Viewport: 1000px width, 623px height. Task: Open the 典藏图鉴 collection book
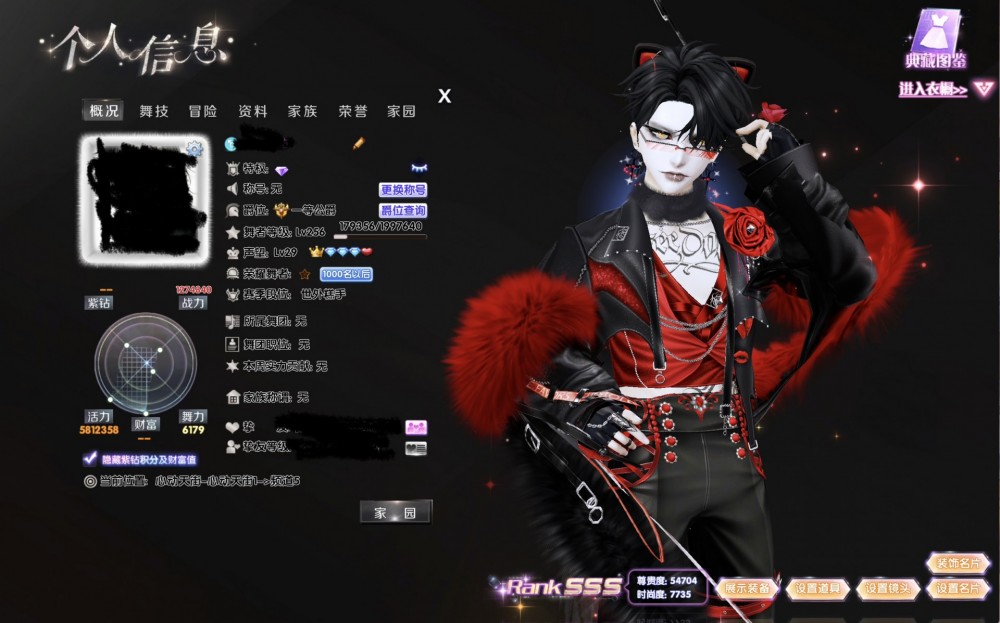pyautogui.click(x=936, y=40)
